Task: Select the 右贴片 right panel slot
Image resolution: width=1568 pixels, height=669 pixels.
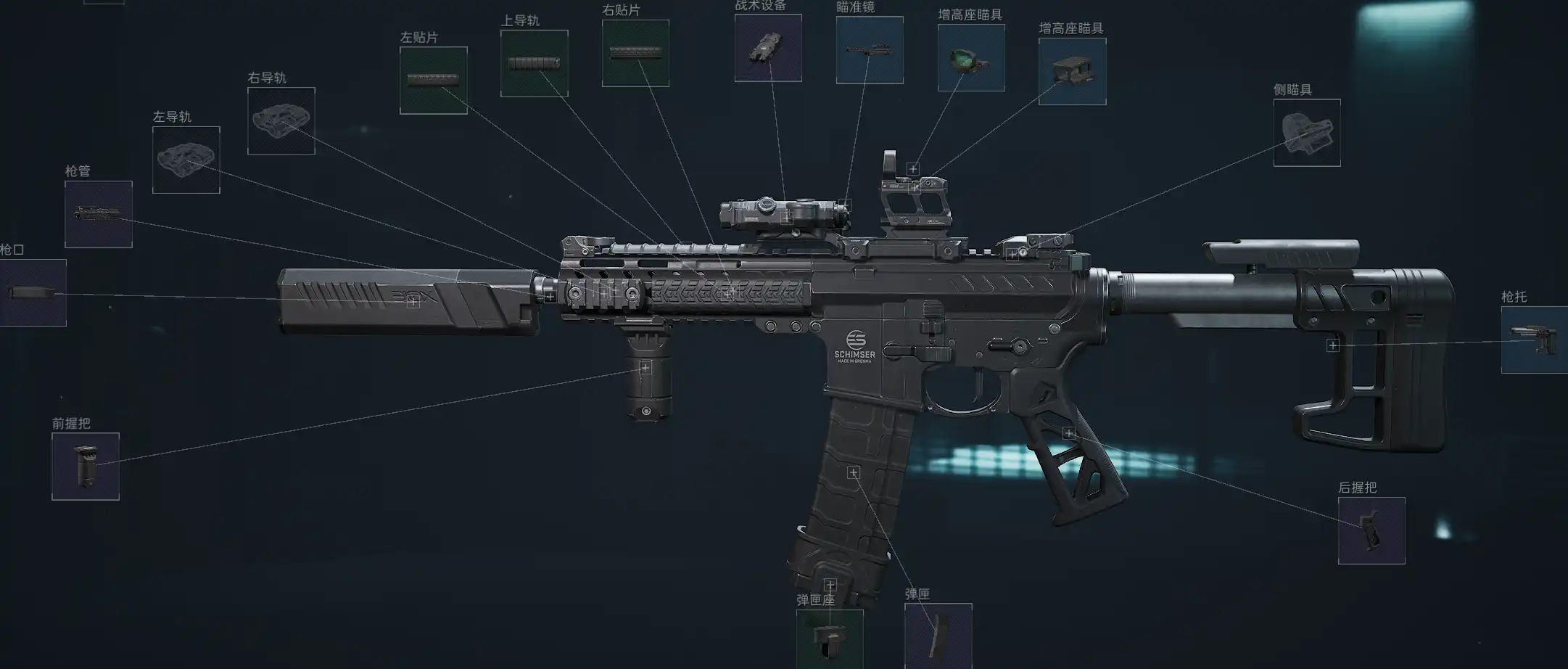Action: [635, 53]
